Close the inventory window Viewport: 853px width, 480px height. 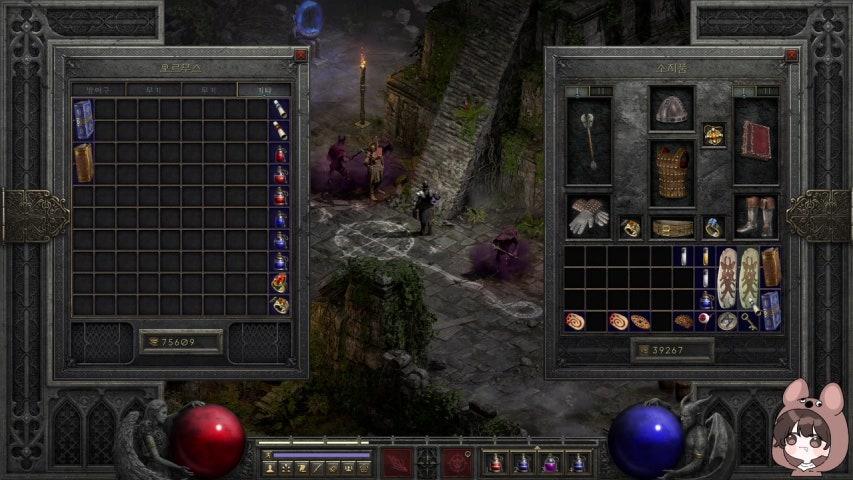point(792,56)
